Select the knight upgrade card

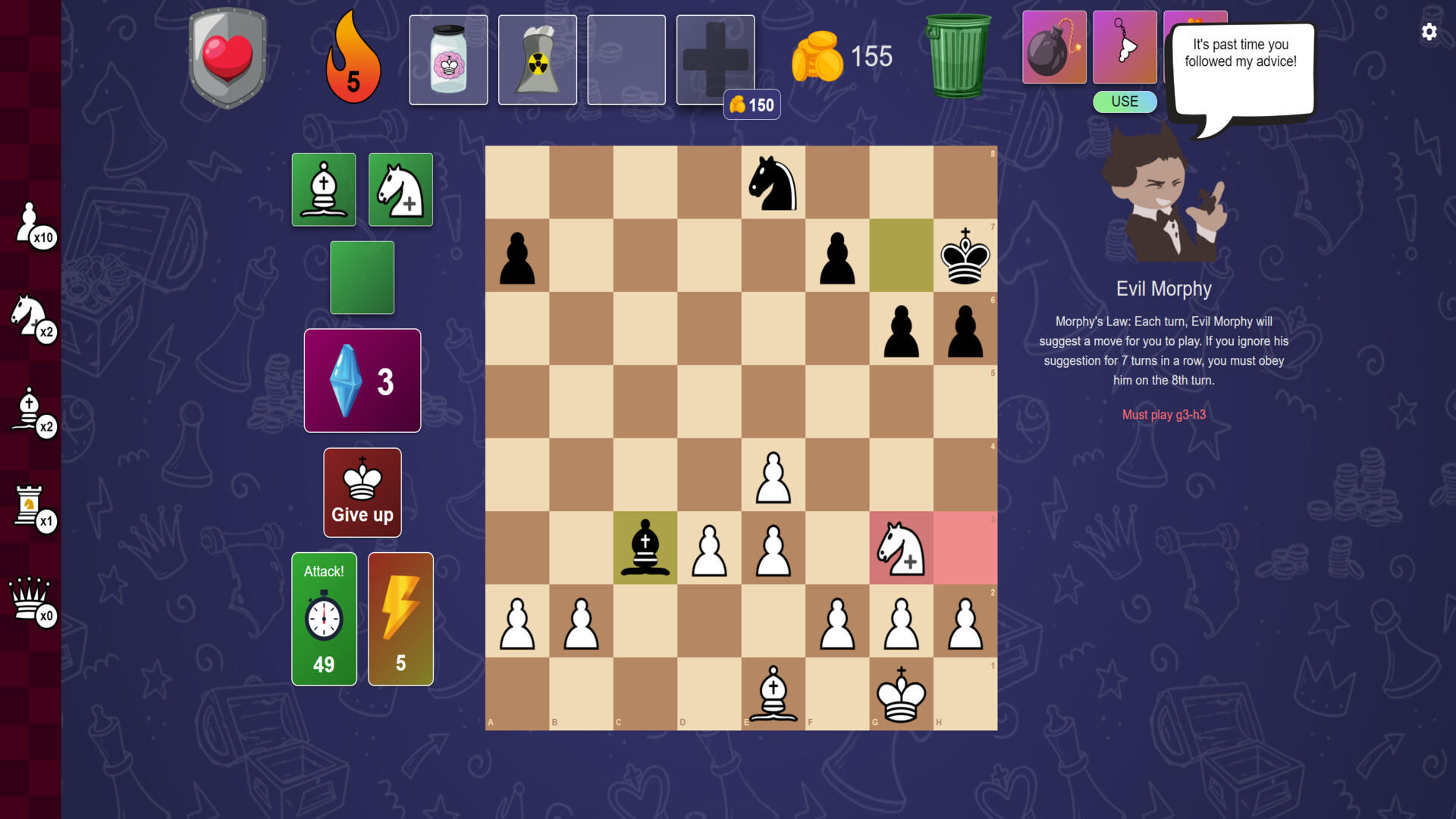pyautogui.click(x=400, y=189)
